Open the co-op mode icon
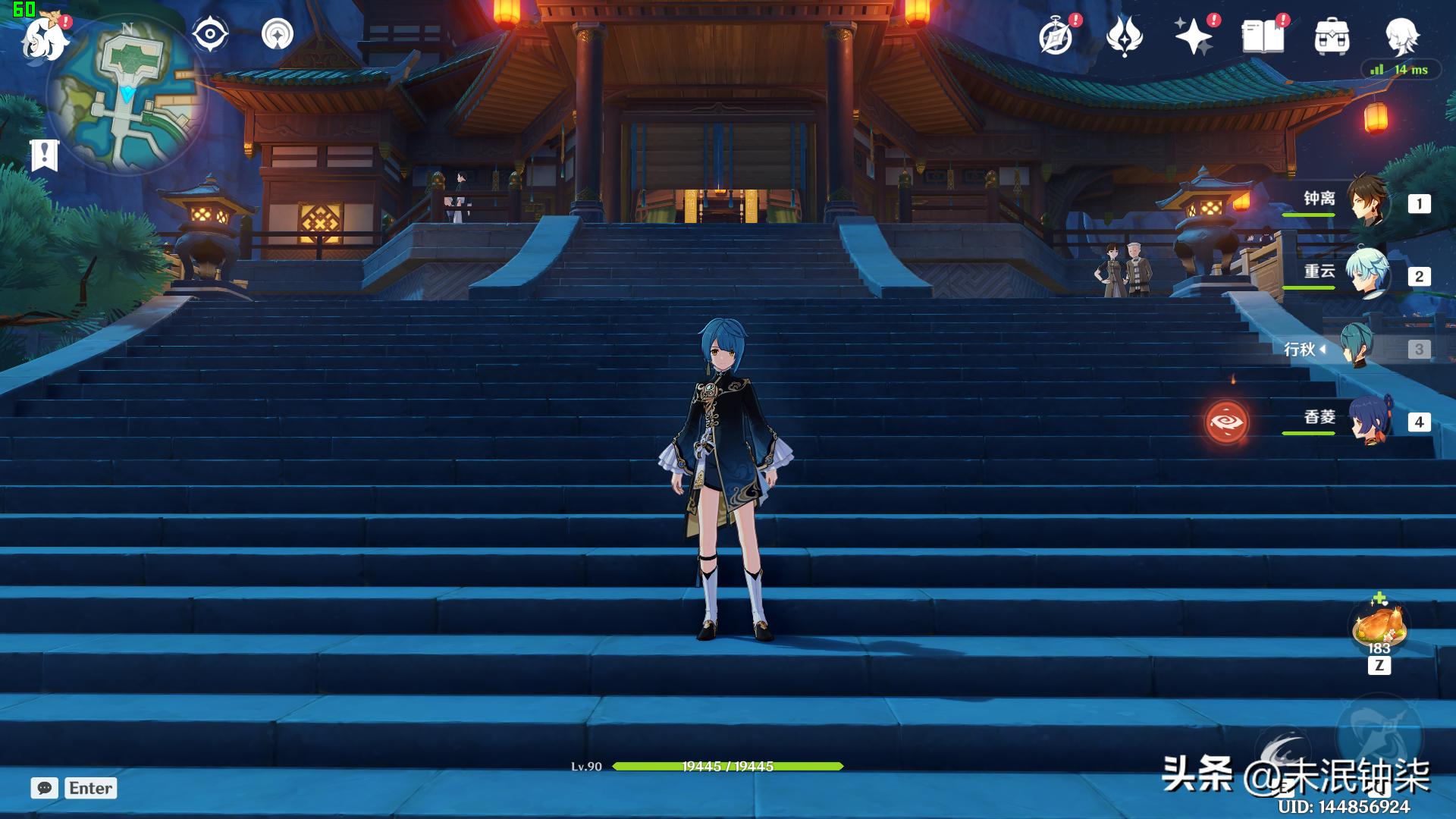 pyautogui.click(x=277, y=35)
